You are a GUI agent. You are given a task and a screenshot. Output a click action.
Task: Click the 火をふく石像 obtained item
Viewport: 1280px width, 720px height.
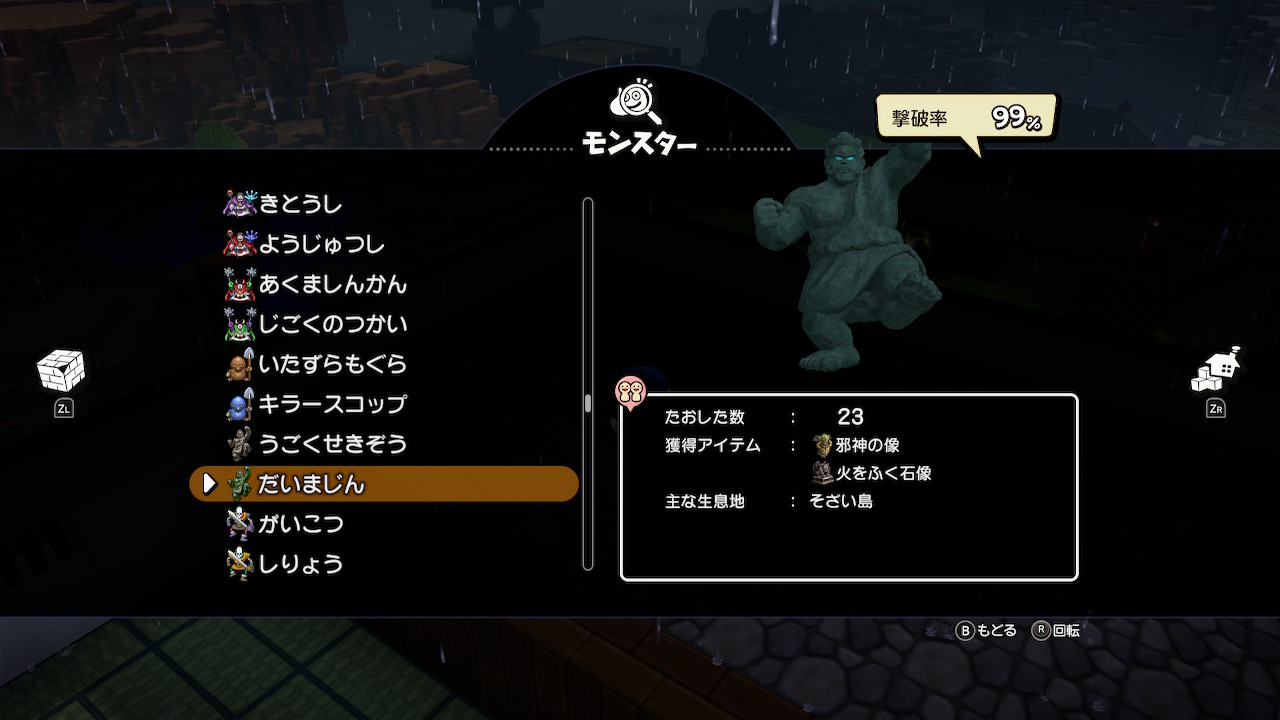872,473
